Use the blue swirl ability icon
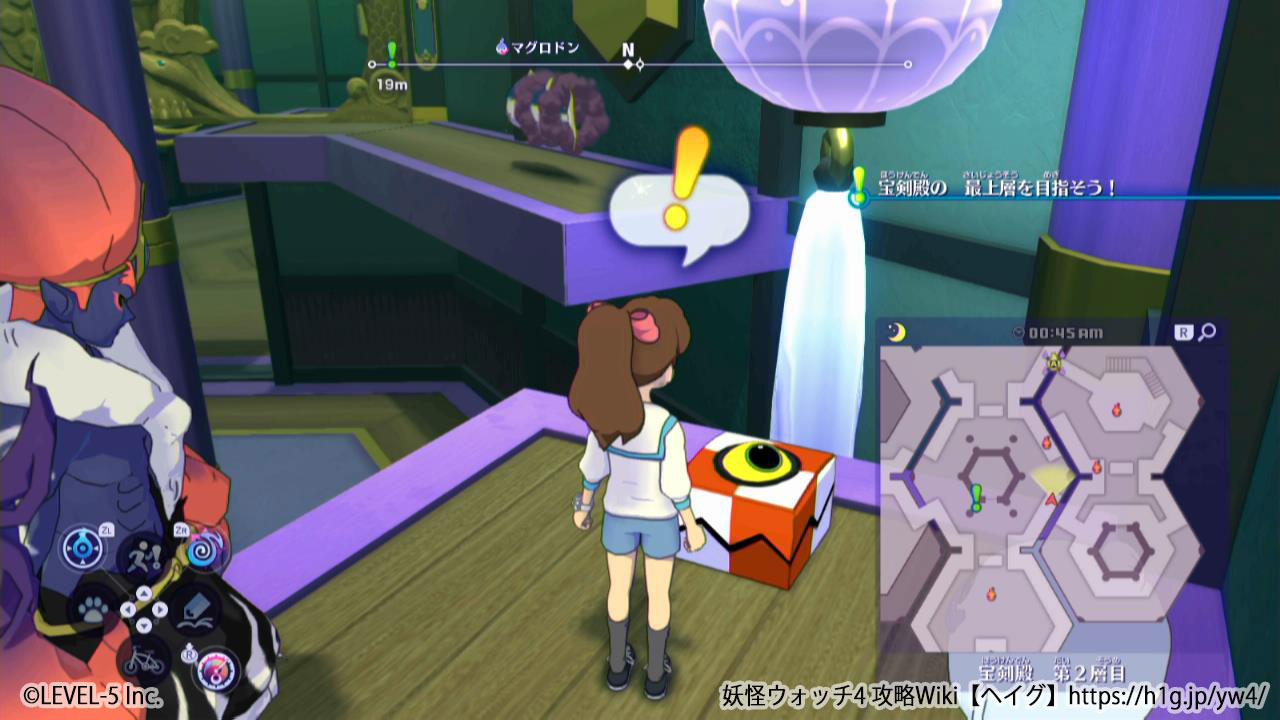The height and width of the screenshot is (720, 1280). click(207, 547)
